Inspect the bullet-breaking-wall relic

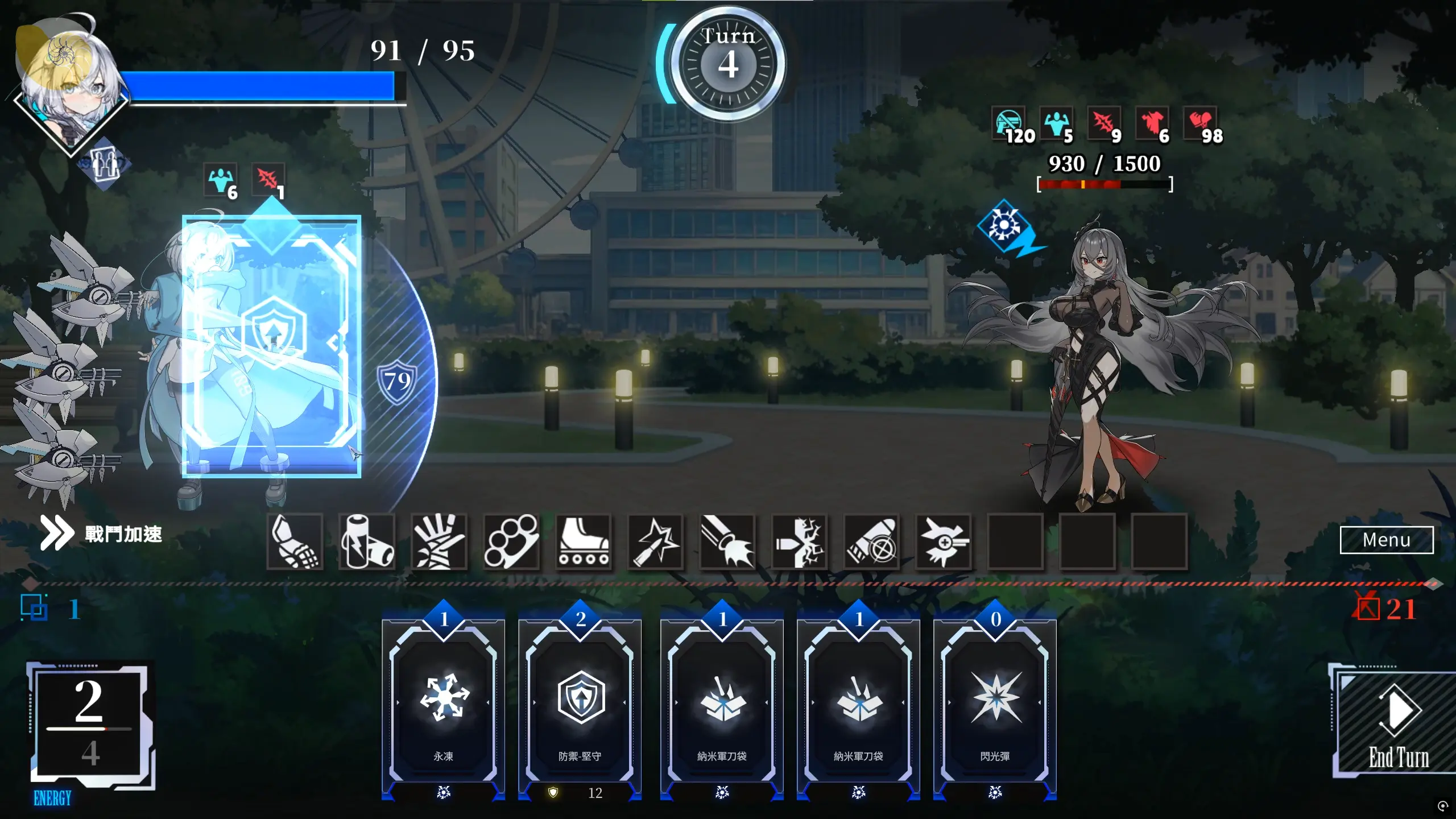pyautogui.click(x=799, y=541)
